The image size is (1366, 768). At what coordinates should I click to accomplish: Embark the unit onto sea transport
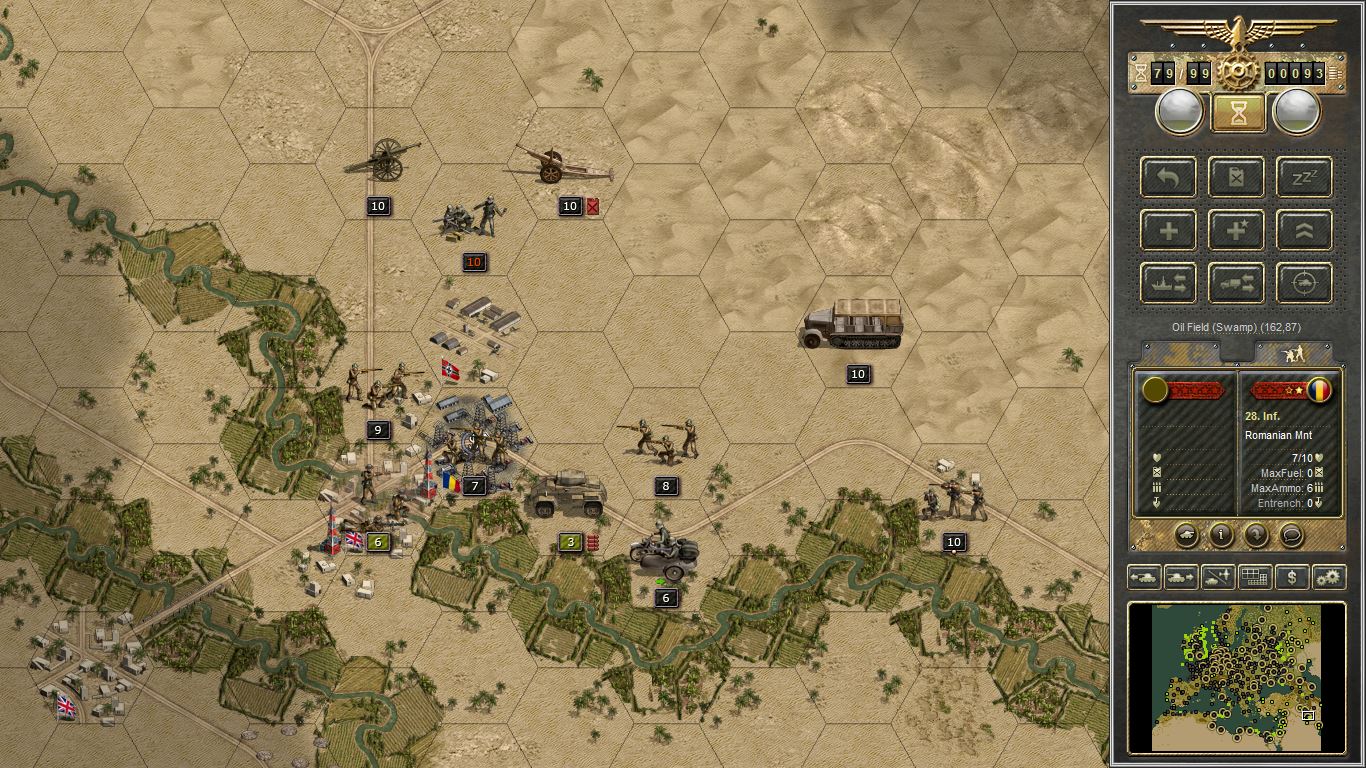click(1167, 283)
